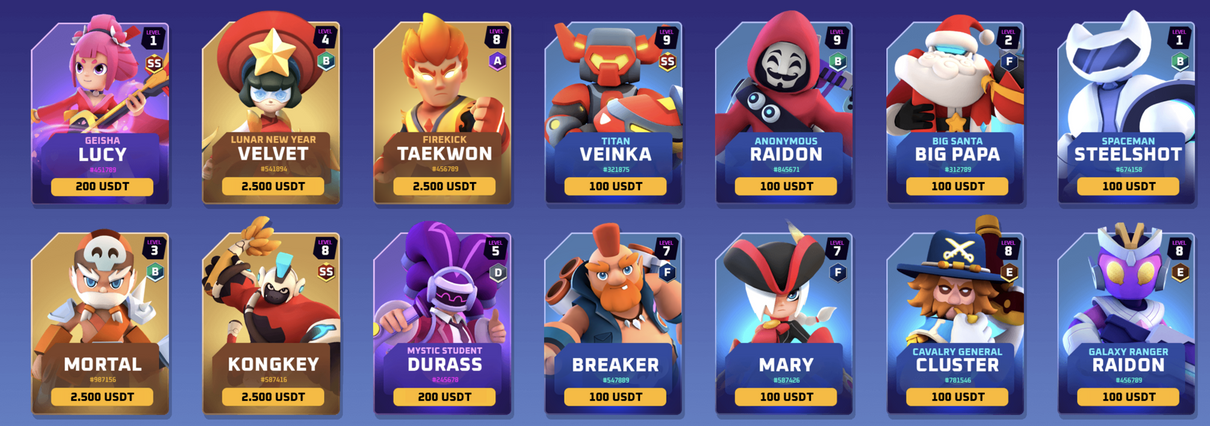This screenshot has width=1210, height=426.
Task: Purchase Durass via its 200 USDT button
Action: (x=444, y=397)
